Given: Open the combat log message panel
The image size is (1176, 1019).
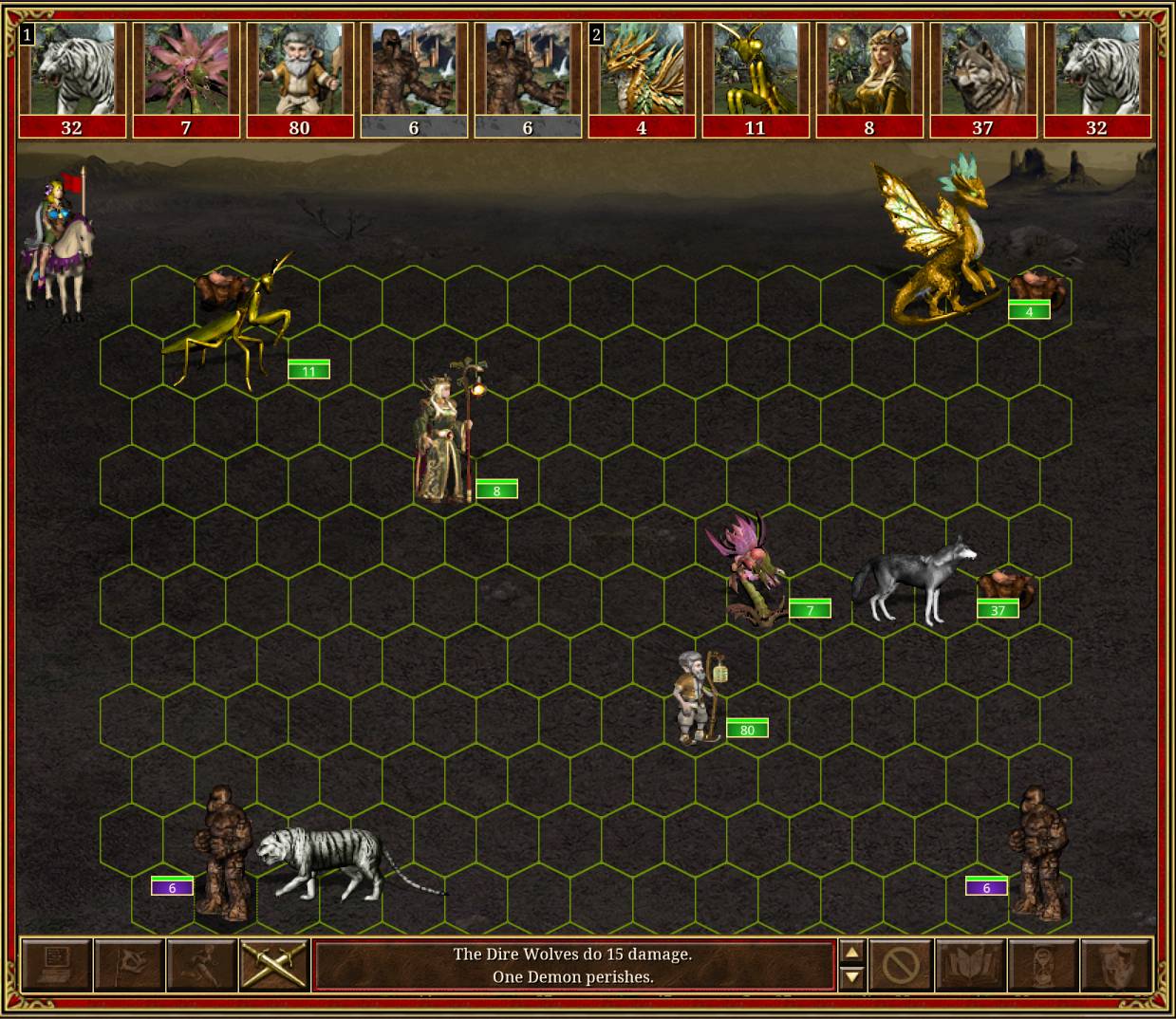Looking at the screenshot, I should [573, 965].
